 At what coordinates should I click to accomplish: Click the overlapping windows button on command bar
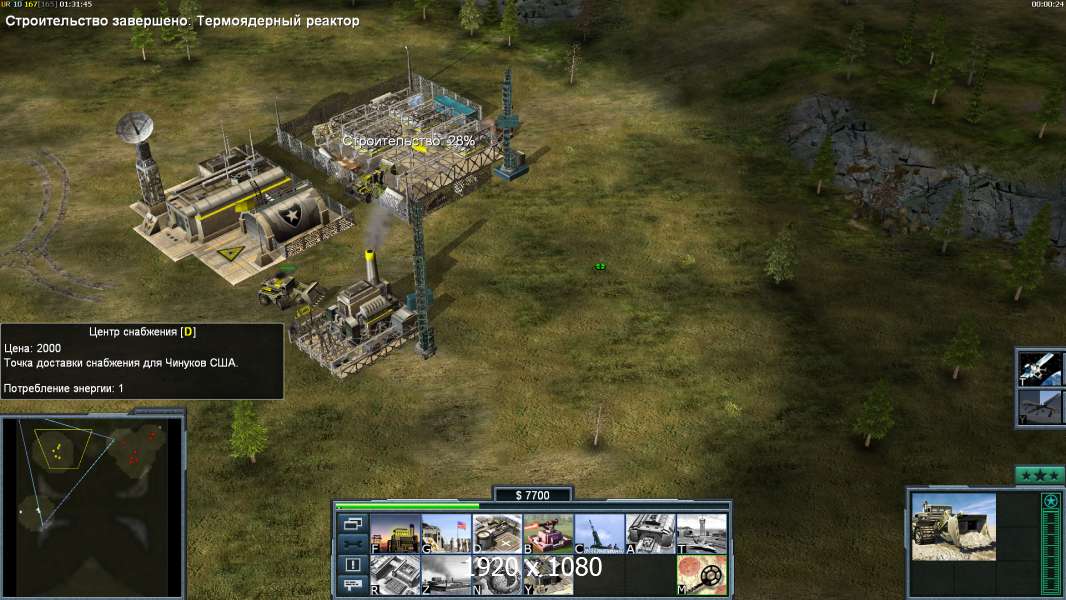point(353,523)
